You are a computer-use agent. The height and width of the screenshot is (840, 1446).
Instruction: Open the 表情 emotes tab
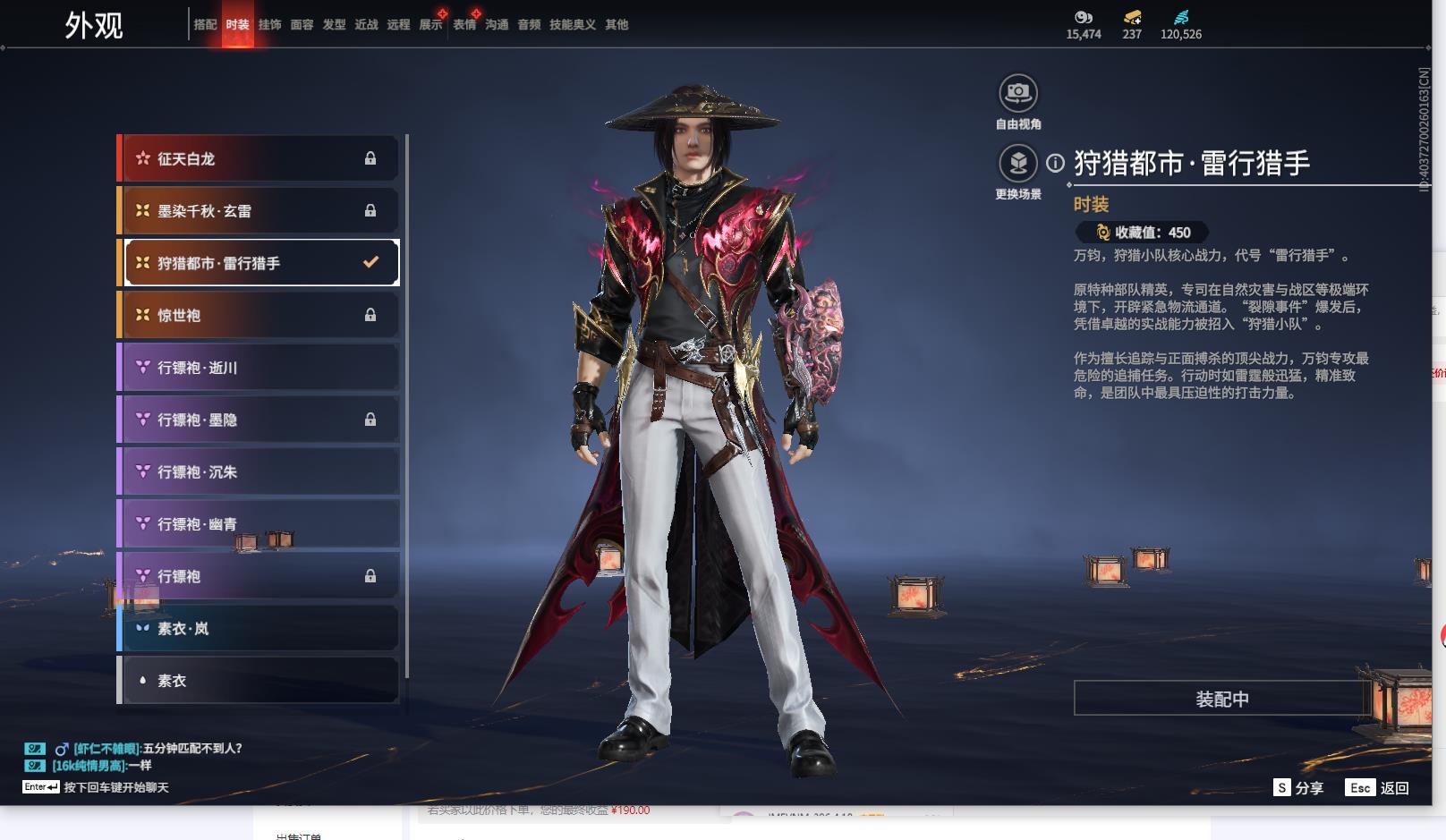464,25
